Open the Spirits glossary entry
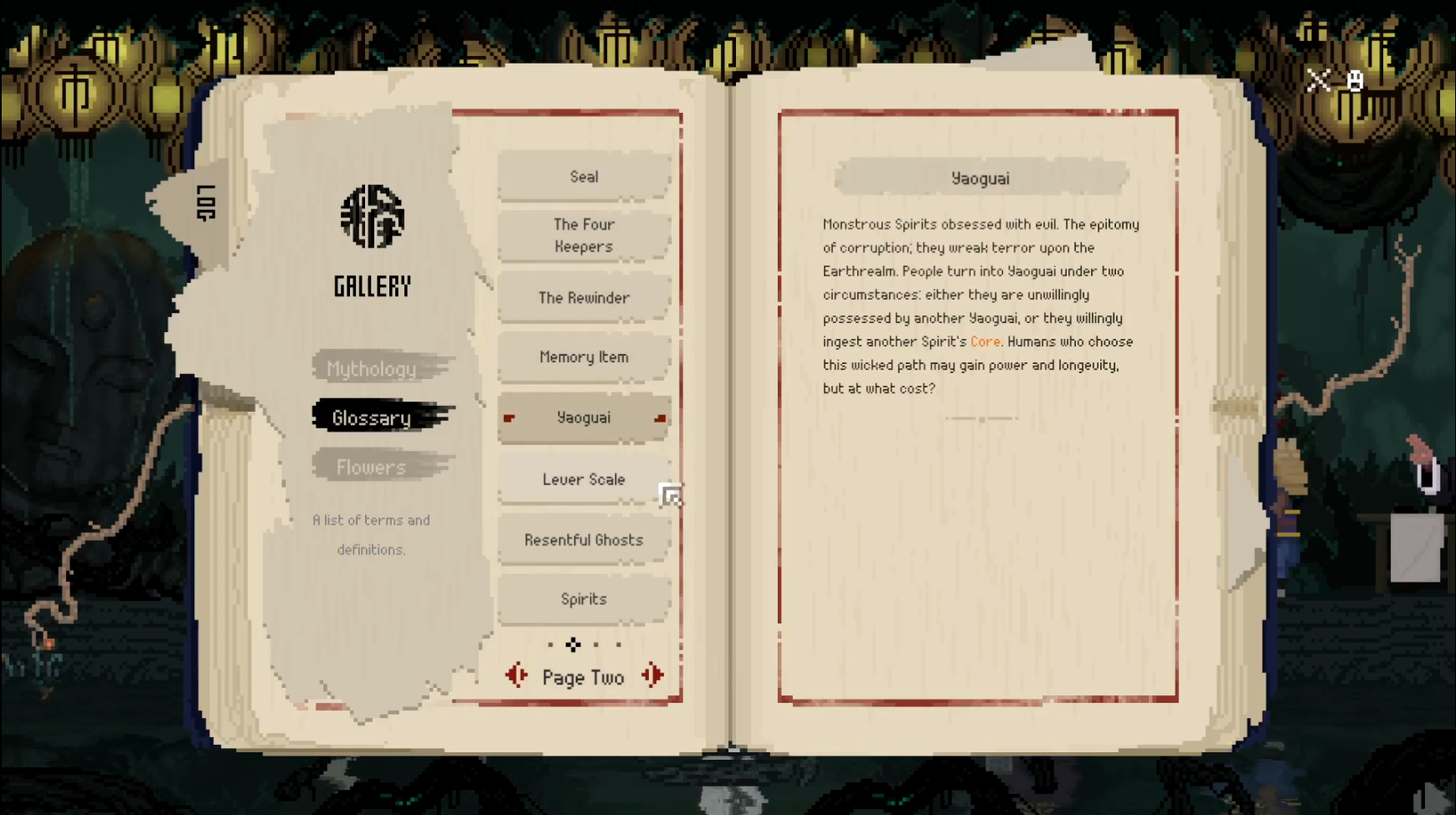1456x815 pixels. click(x=584, y=599)
